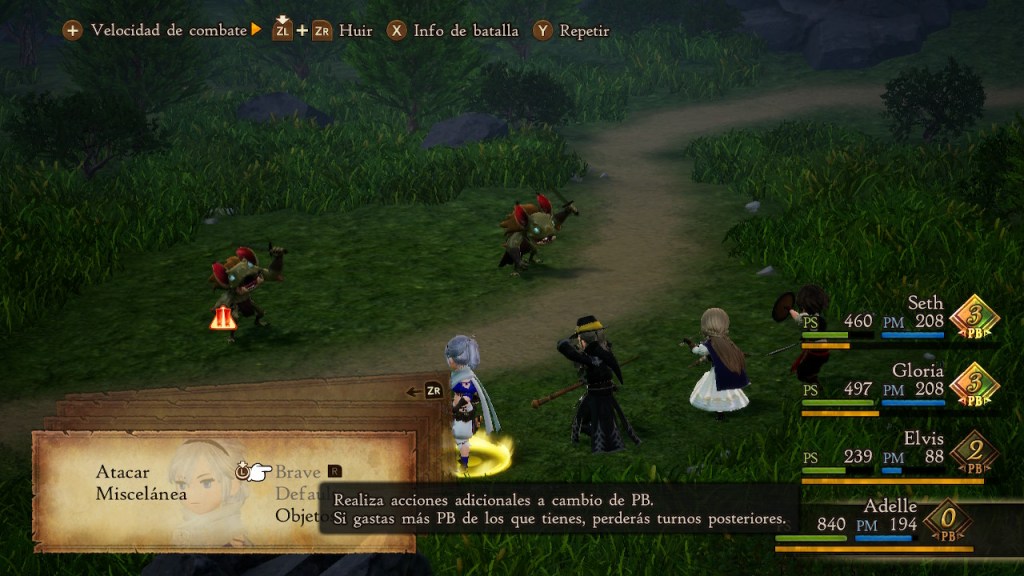The image size is (1024, 576).
Task: Open the Objetos item menu
Action: point(296,516)
